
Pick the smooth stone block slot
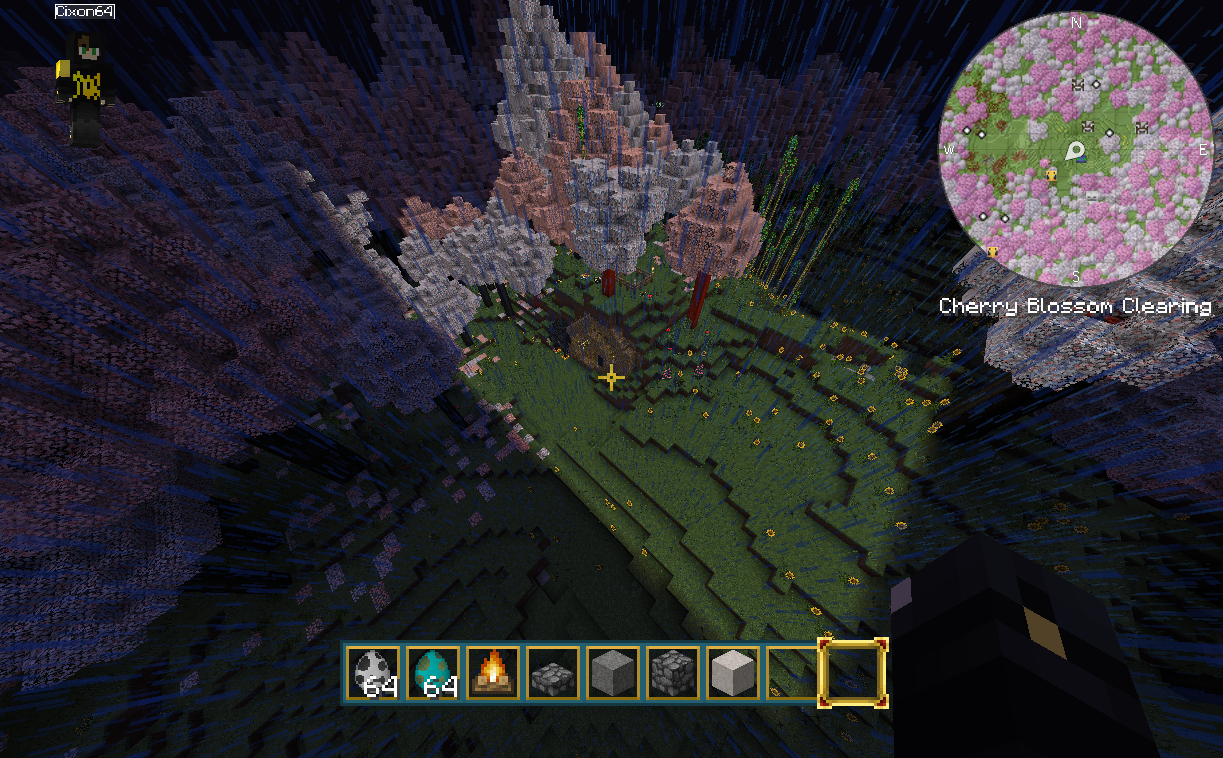tap(613, 672)
